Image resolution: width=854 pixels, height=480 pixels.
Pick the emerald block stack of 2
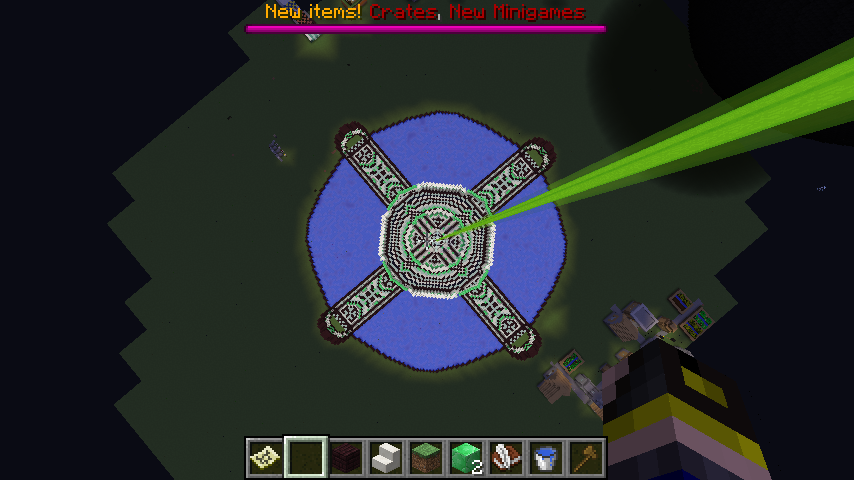click(x=465, y=457)
